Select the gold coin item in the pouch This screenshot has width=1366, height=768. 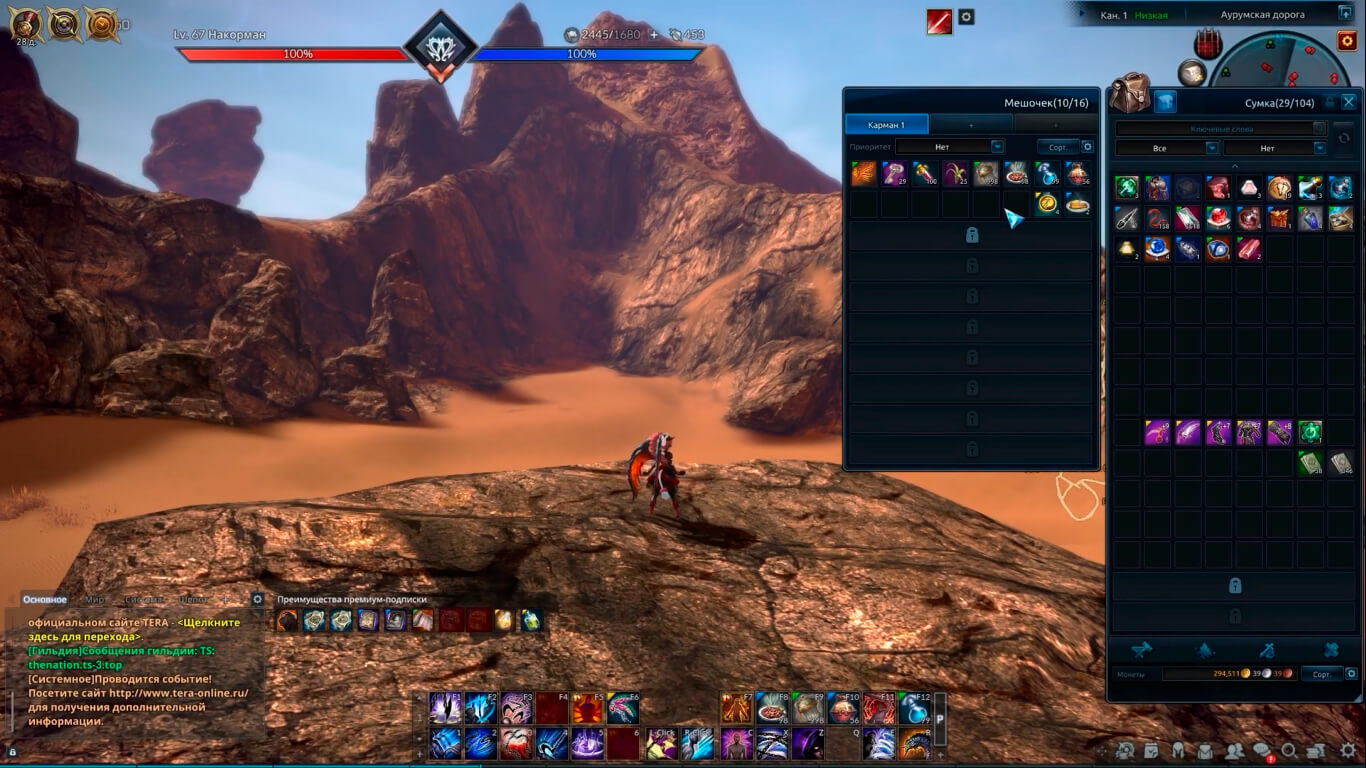coord(1047,203)
